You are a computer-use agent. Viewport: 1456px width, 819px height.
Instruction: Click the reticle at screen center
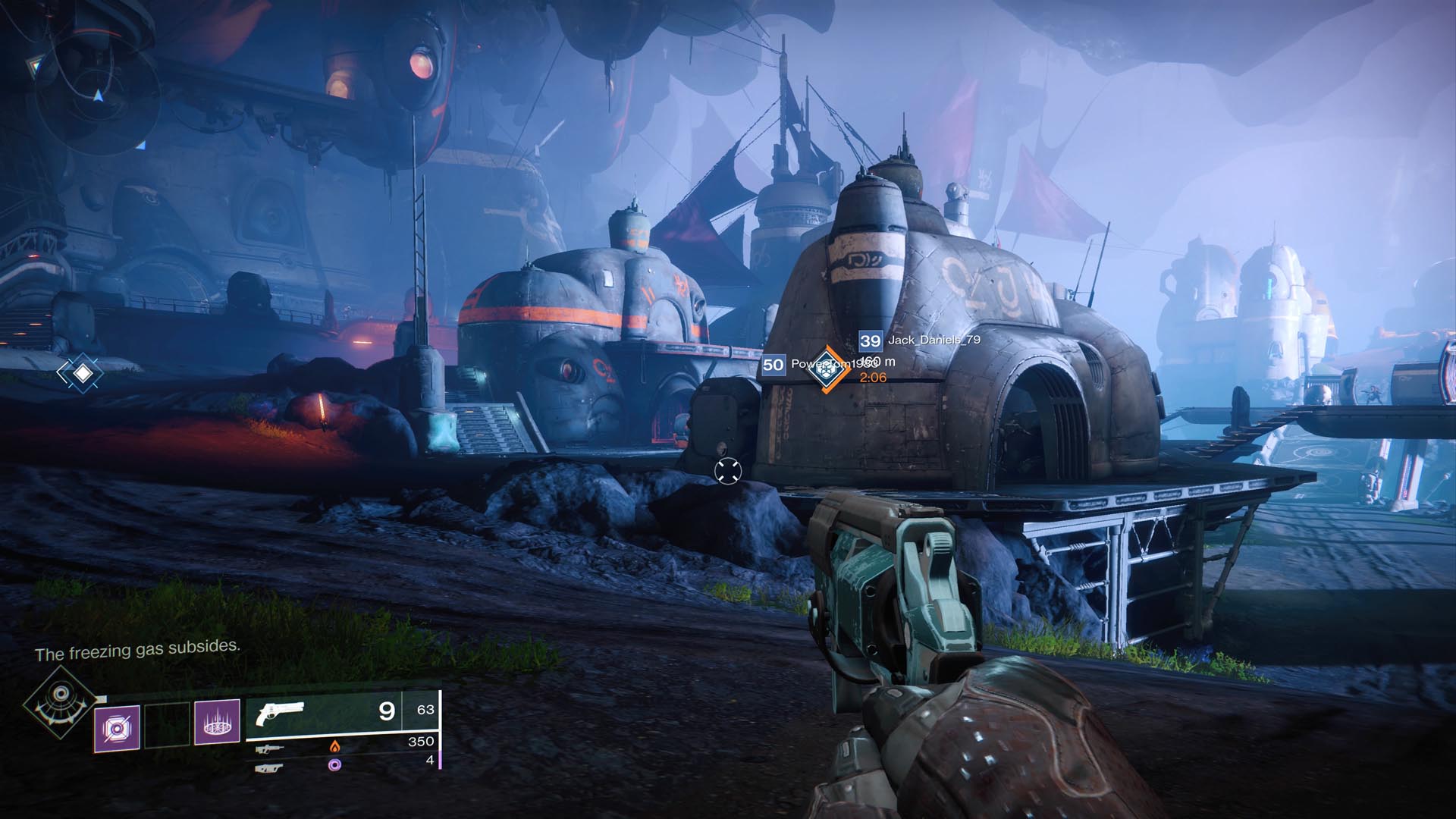pyautogui.click(x=728, y=472)
